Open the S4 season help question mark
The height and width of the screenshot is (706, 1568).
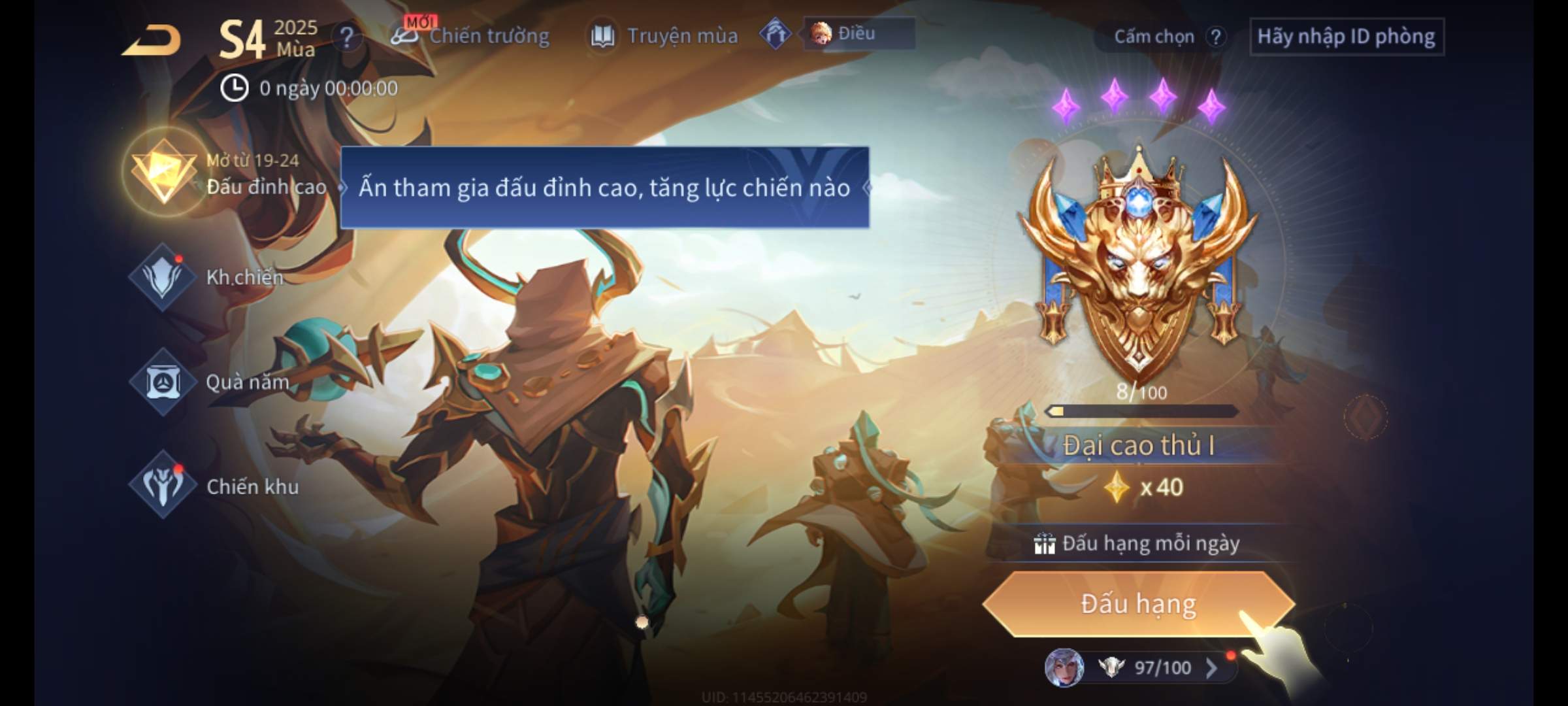click(x=346, y=37)
